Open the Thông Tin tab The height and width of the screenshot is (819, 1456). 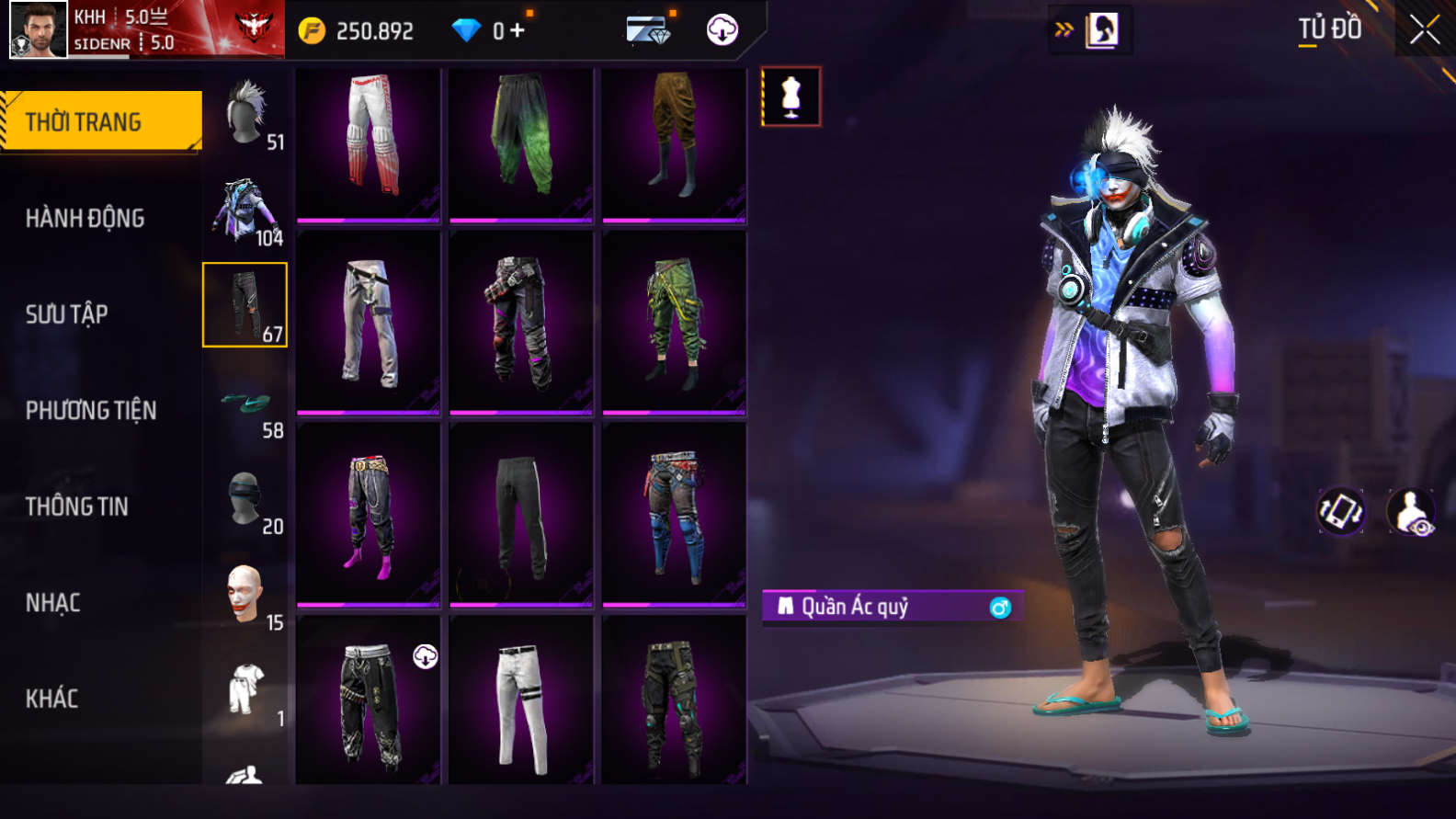point(77,506)
